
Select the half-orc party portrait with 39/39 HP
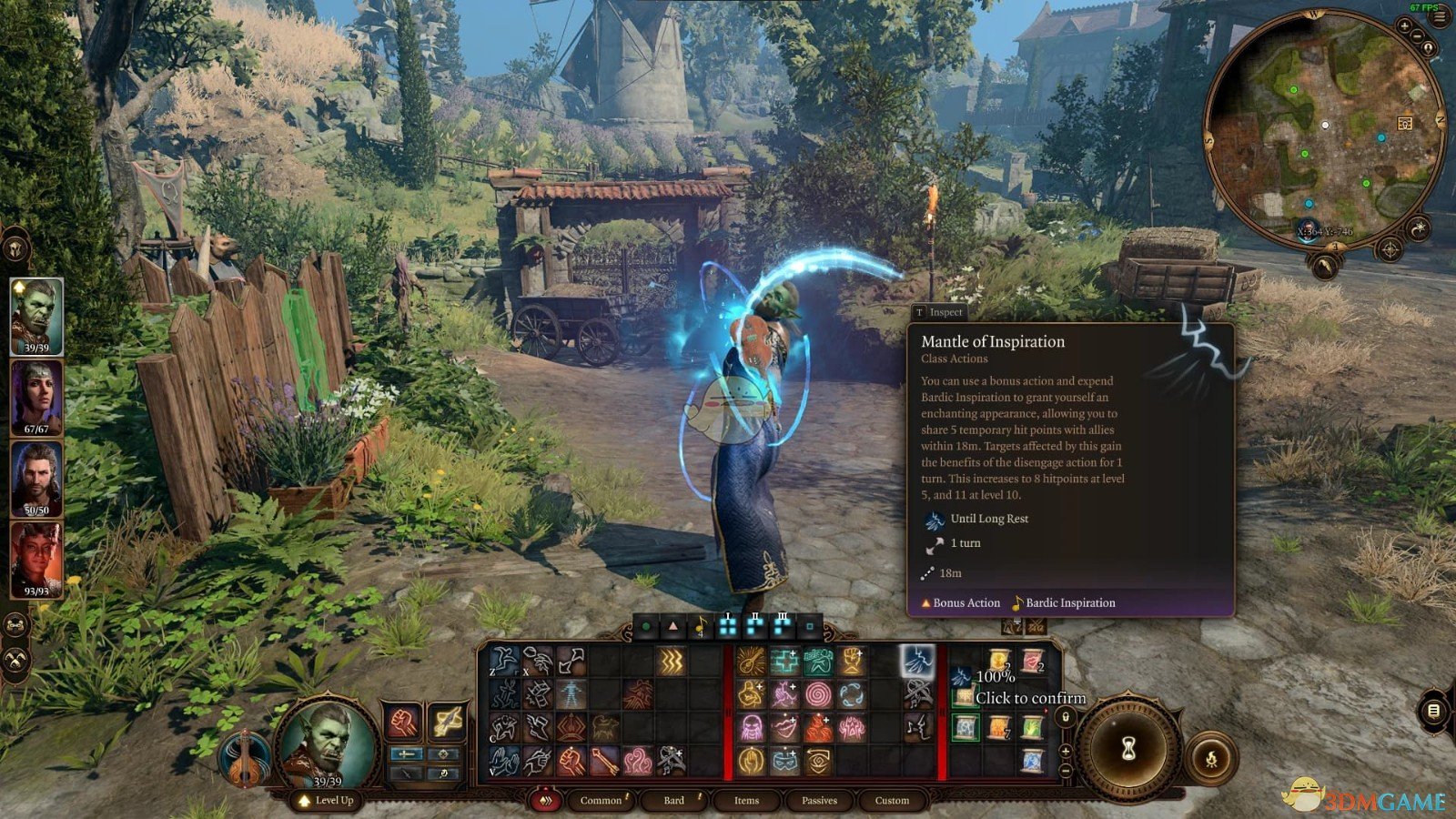[x=36, y=316]
